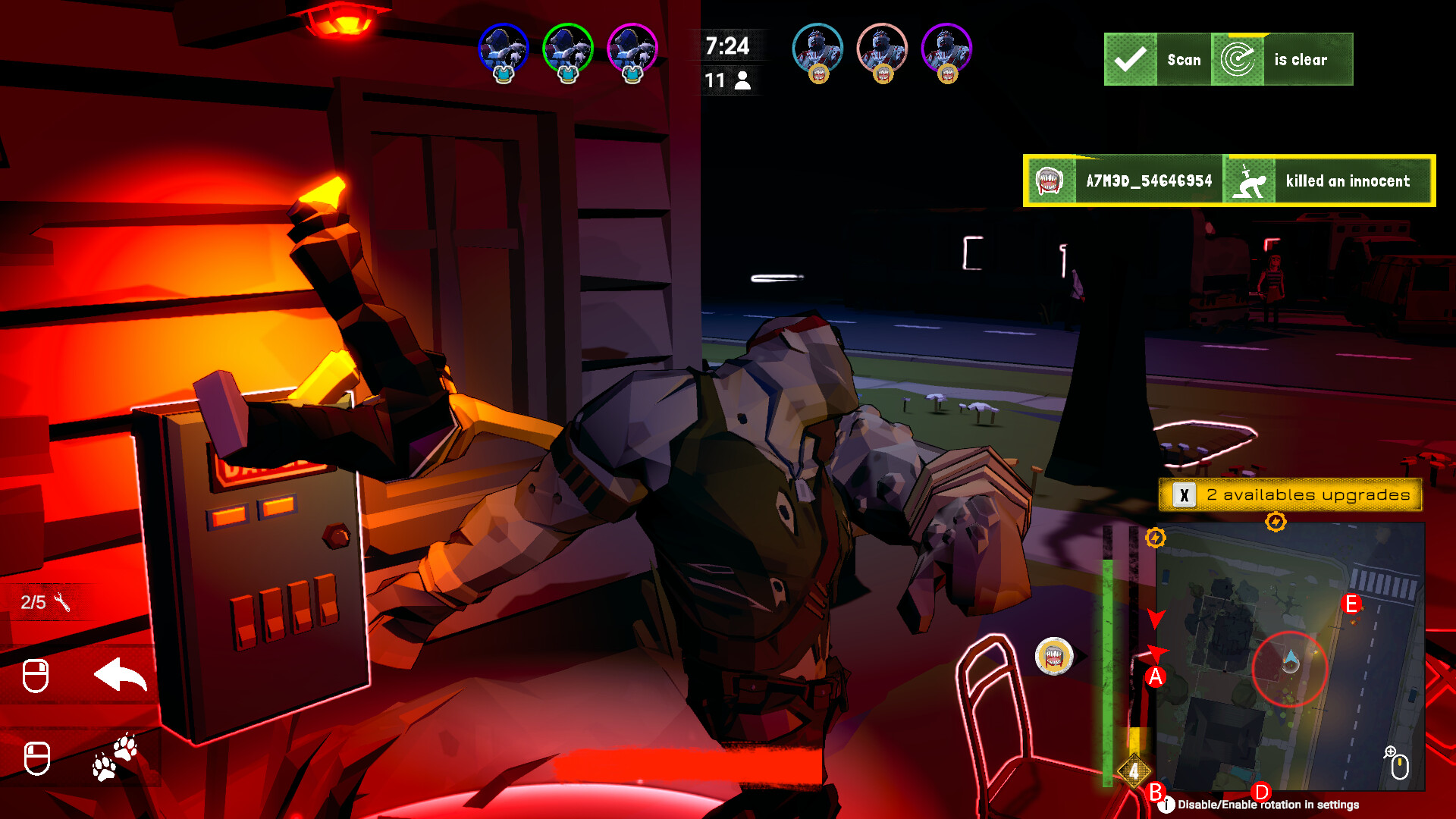Image resolution: width=1456 pixels, height=819 pixels.
Task: Toggle the green checkmark on the Scan banner
Action: coord(1130,59)
